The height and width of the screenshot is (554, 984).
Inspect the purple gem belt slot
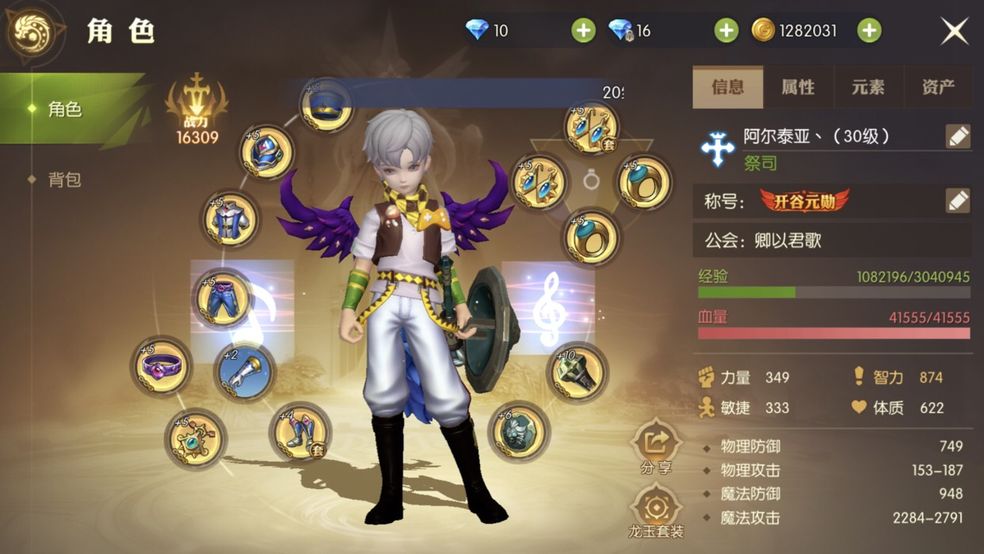tap(162, 366)
